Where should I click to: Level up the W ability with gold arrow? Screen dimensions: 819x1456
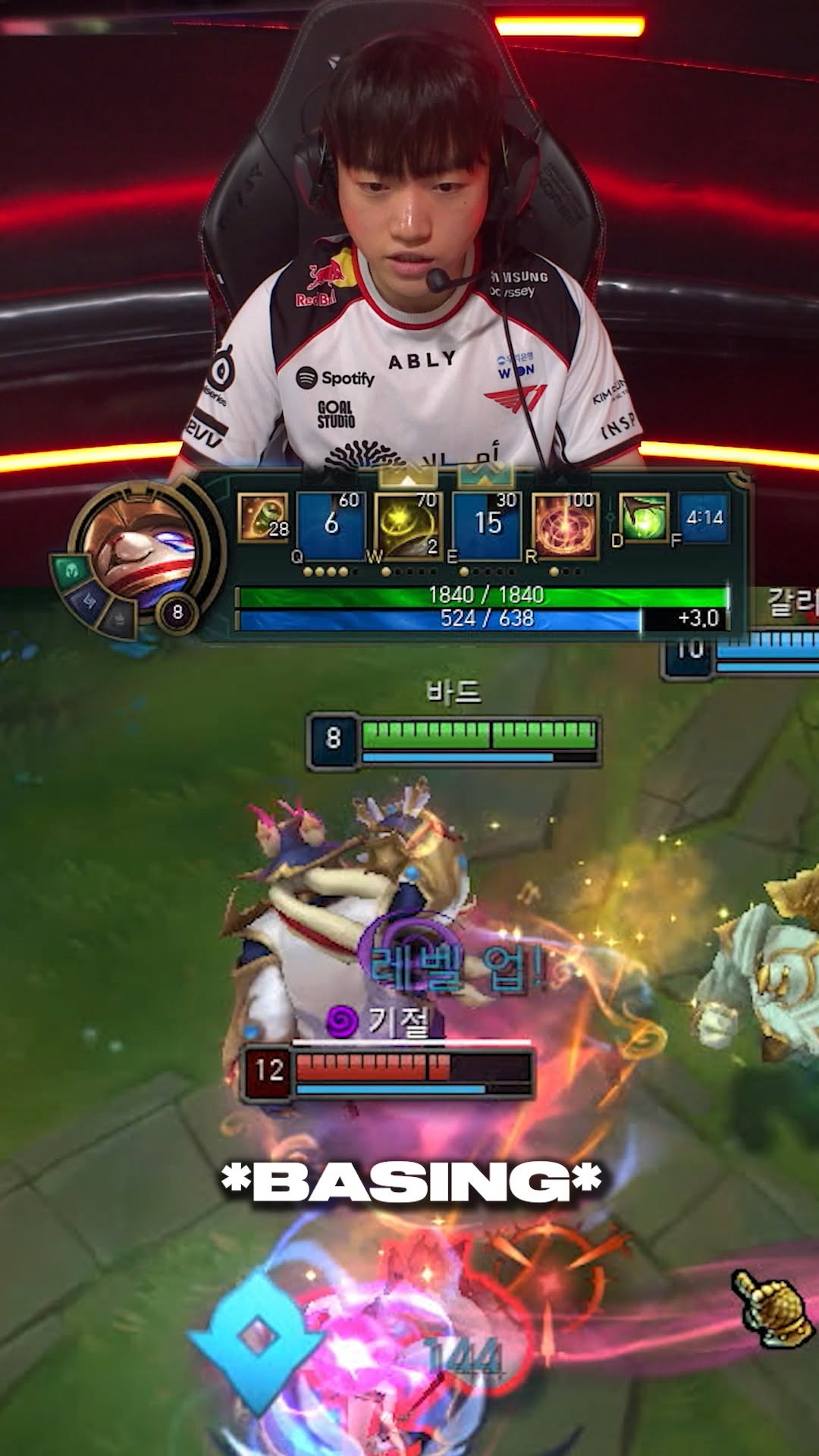[x=408, y=477]
